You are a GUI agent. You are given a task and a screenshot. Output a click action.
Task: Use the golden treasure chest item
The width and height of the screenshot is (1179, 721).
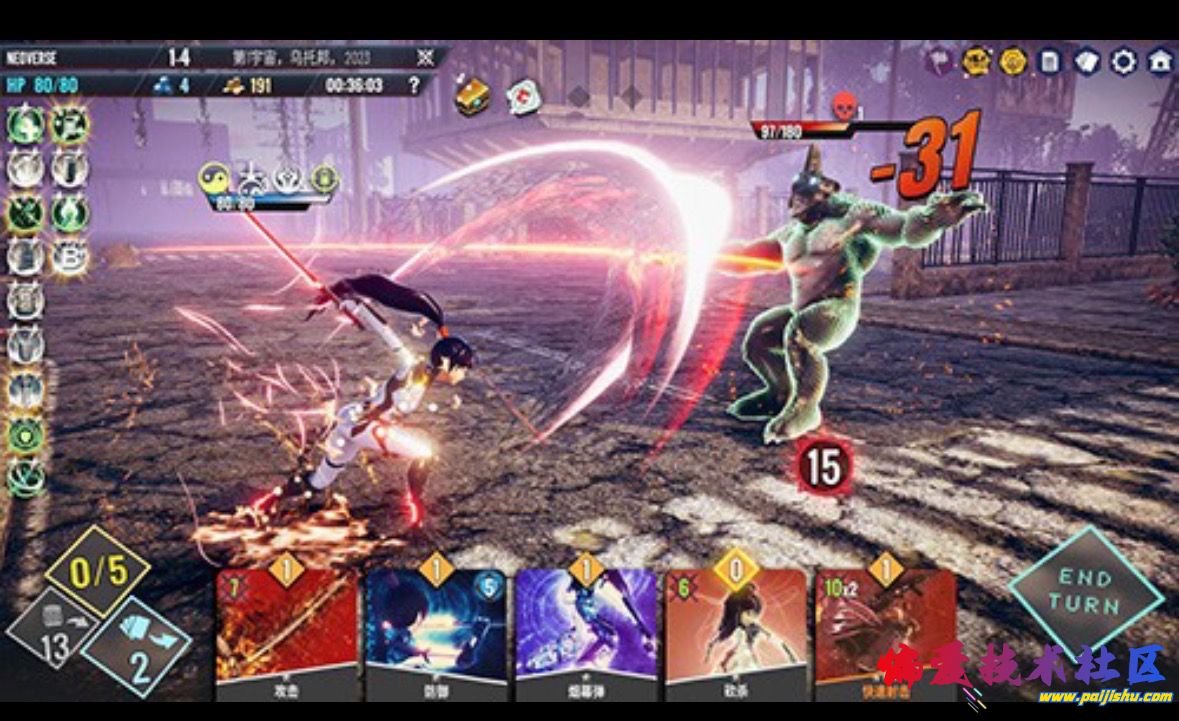472,96
